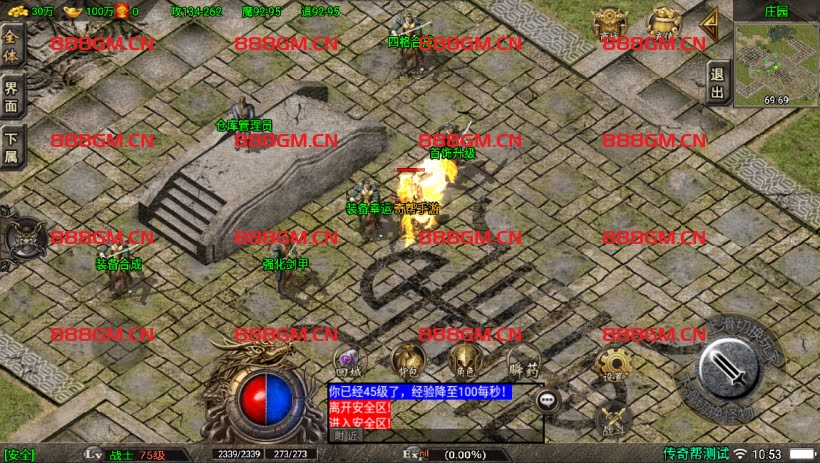Screen dimensions: 820x463
Task: Click the 退出 exit button
Action: pos(717,83)
